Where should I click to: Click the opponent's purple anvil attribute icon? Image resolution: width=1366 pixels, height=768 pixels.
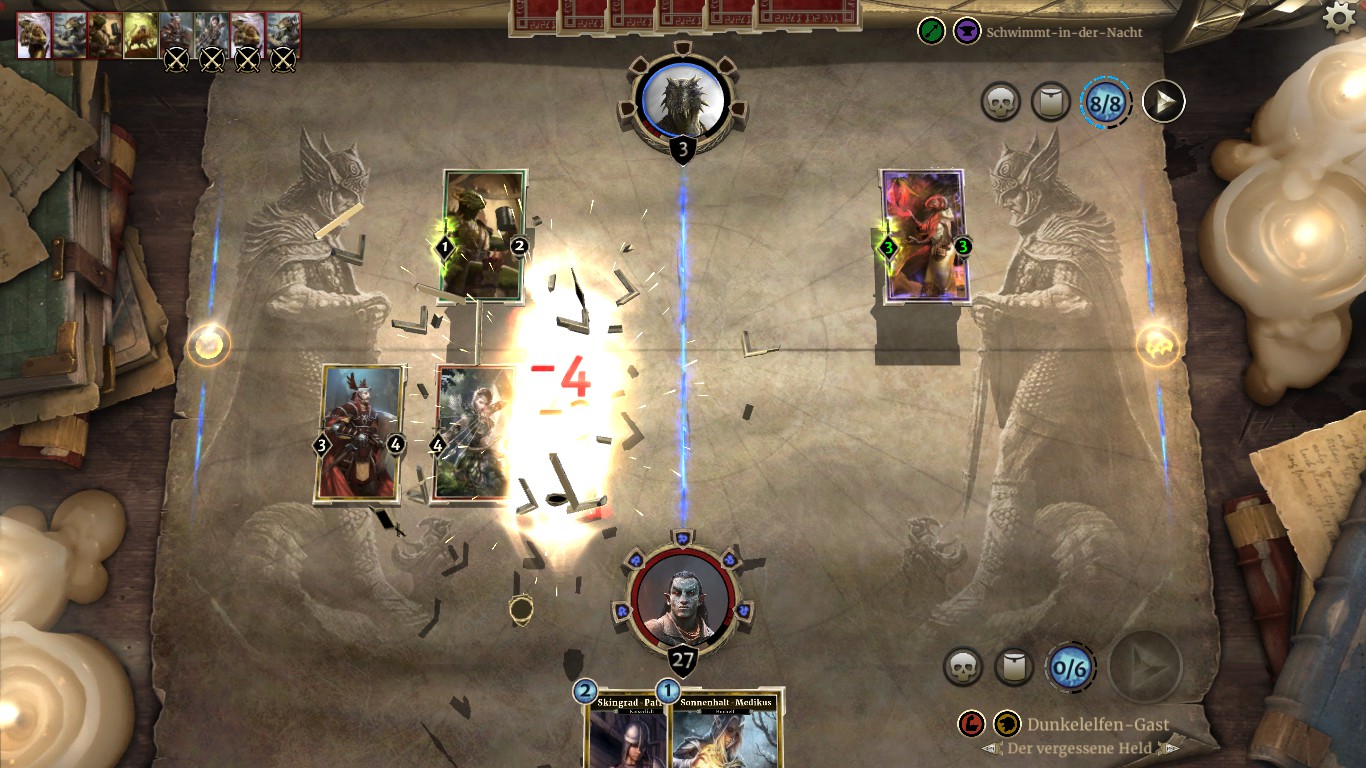[966, 31]
